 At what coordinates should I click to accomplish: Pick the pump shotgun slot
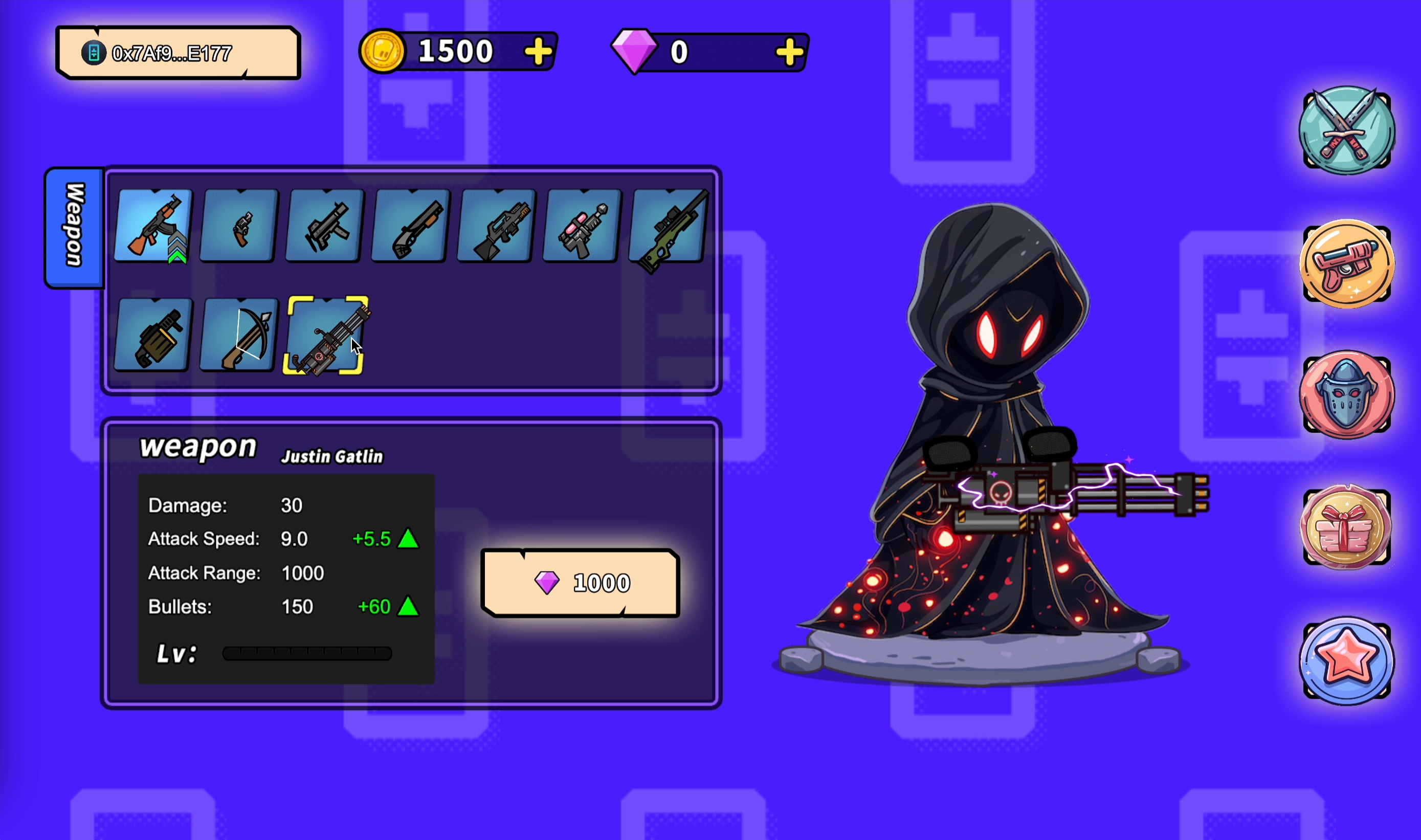point(411,226)
